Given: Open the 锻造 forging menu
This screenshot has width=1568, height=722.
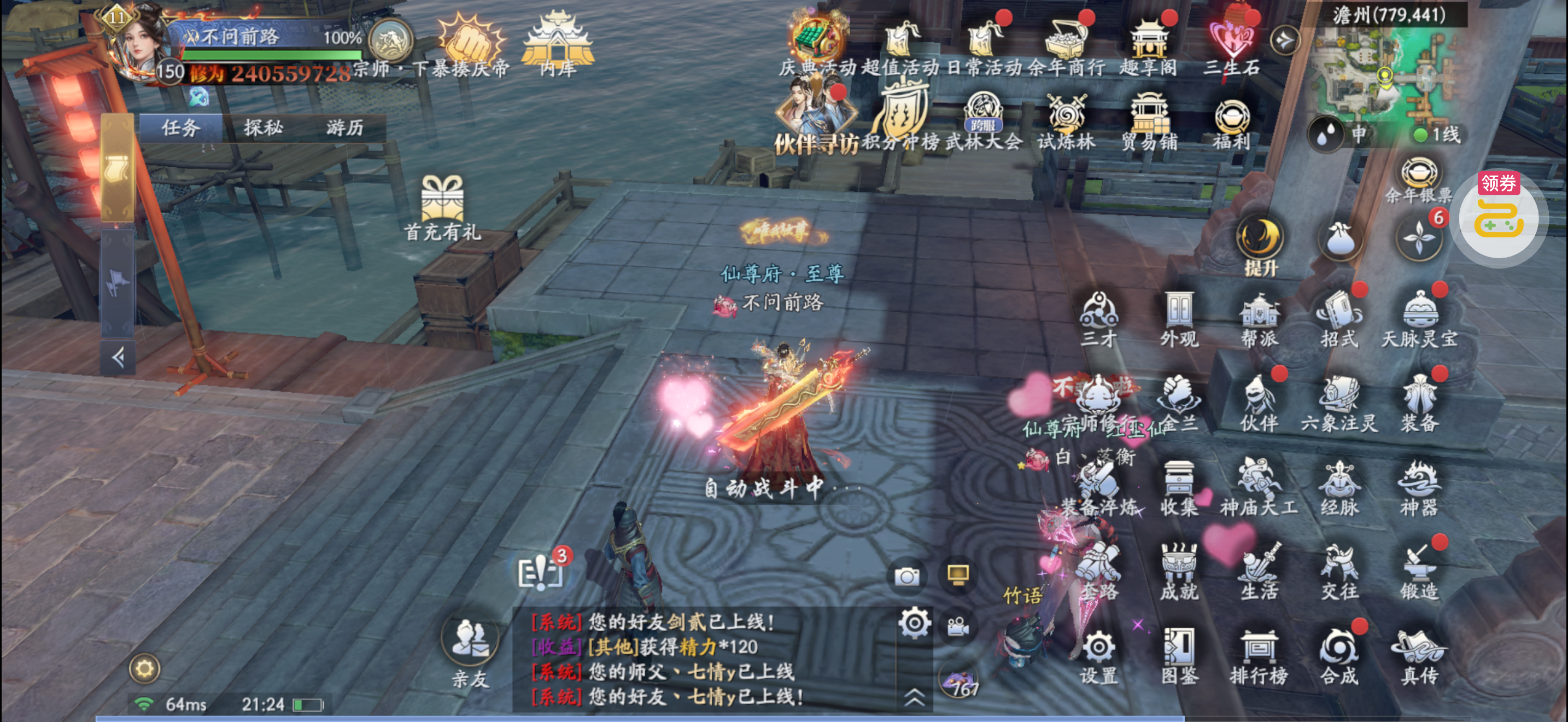Looking at the screenshot, I should tap(1419, 571).
